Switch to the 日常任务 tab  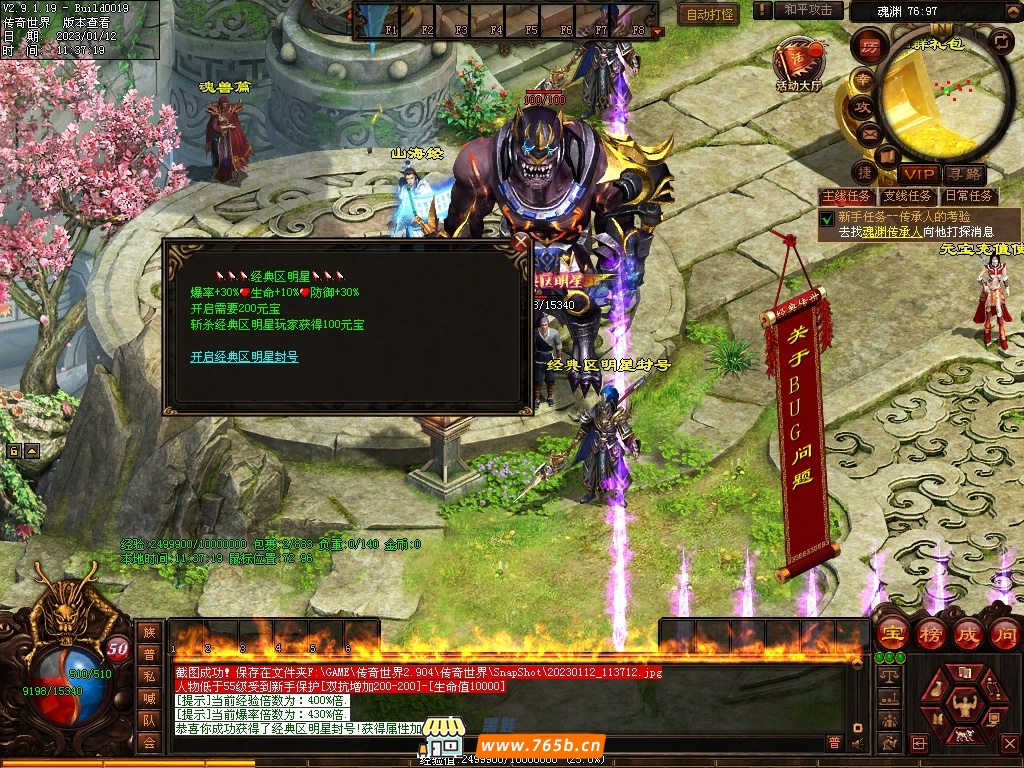[x=968, y=197]
